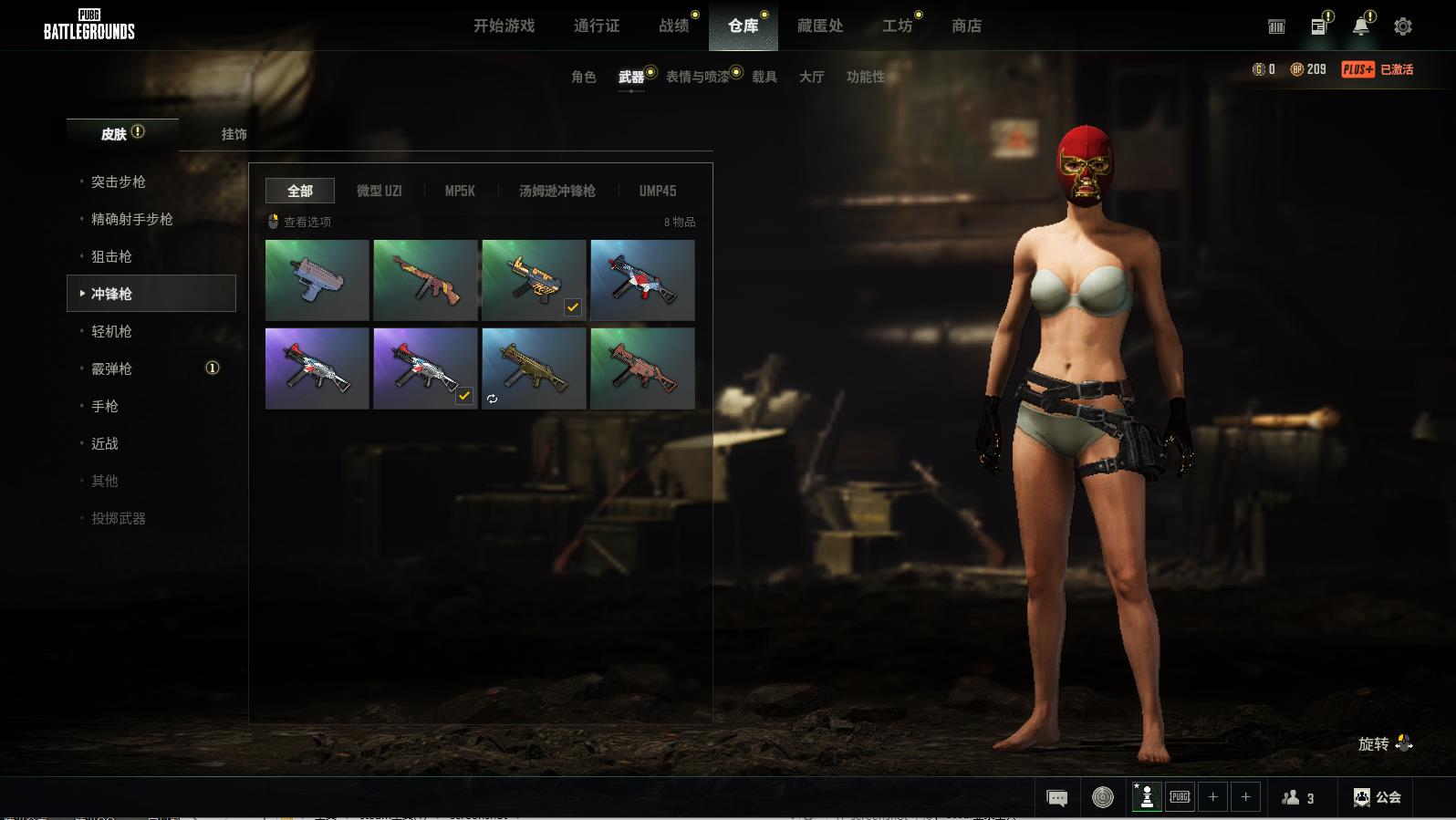Open the 开始游戏 start game menu
The image size is (1456, 820).
pos(504,26)
